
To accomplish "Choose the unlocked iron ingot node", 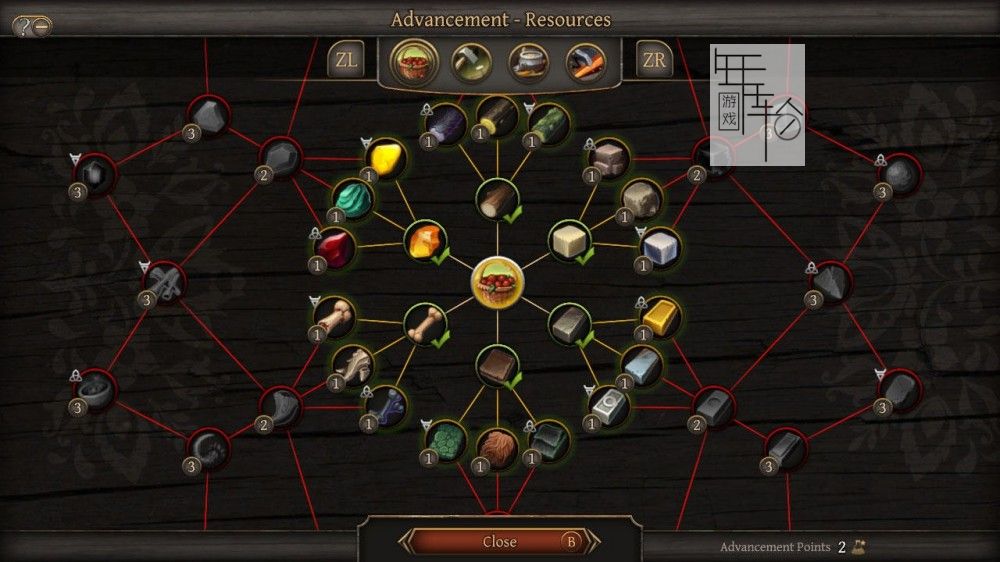I will pyautogui.click(x=569, y=324).
